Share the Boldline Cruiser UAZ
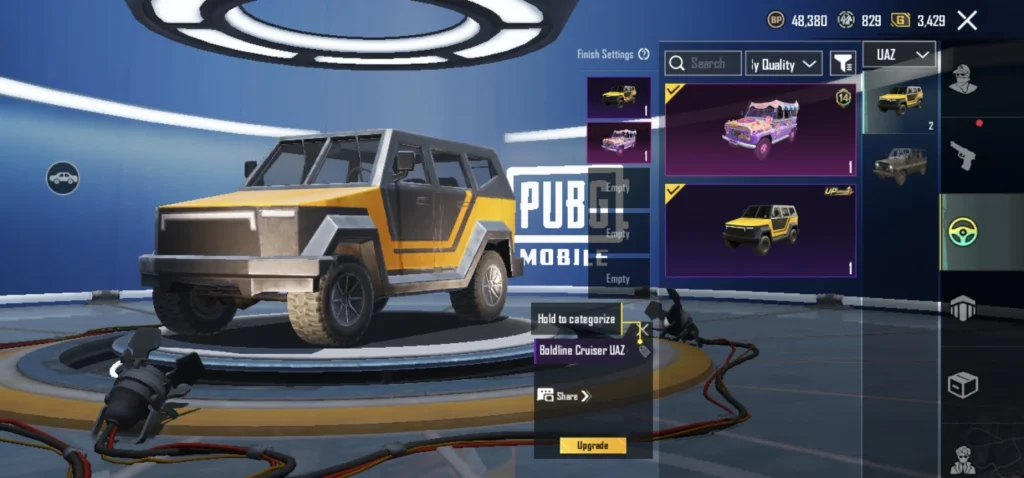The image size is (1024, 478). pos(564,396)
